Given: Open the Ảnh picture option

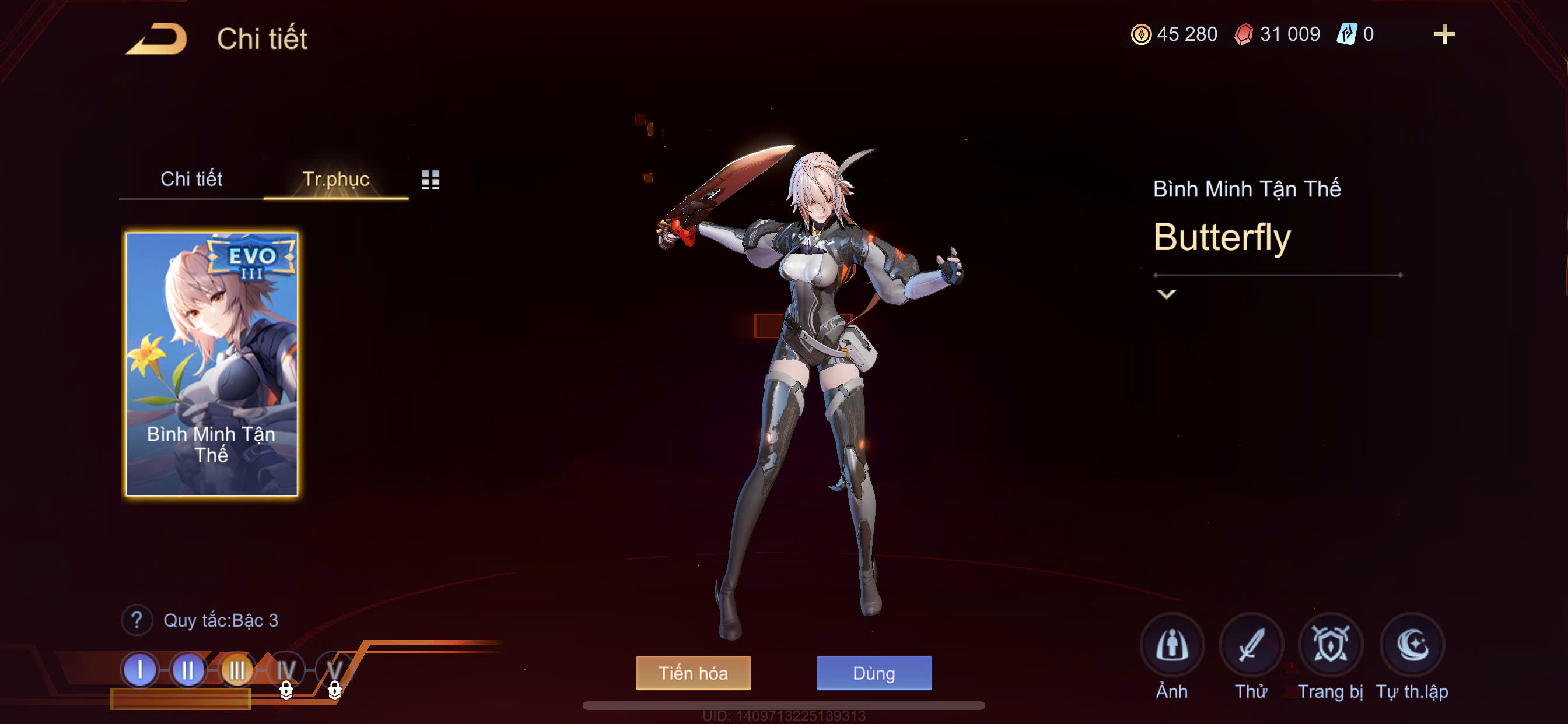Looking at the screenshot, I should [x=1171, y=645].
